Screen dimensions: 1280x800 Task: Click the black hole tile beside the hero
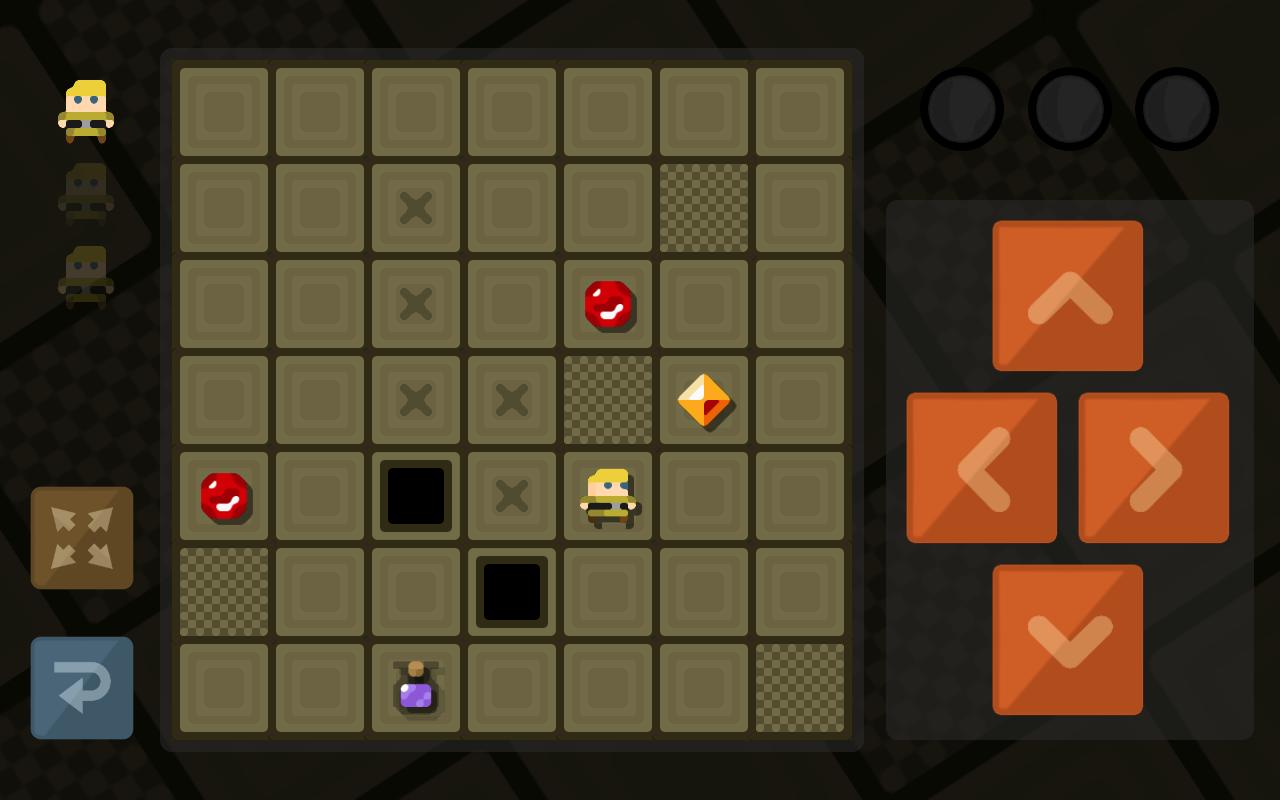[x=416, y=495]
